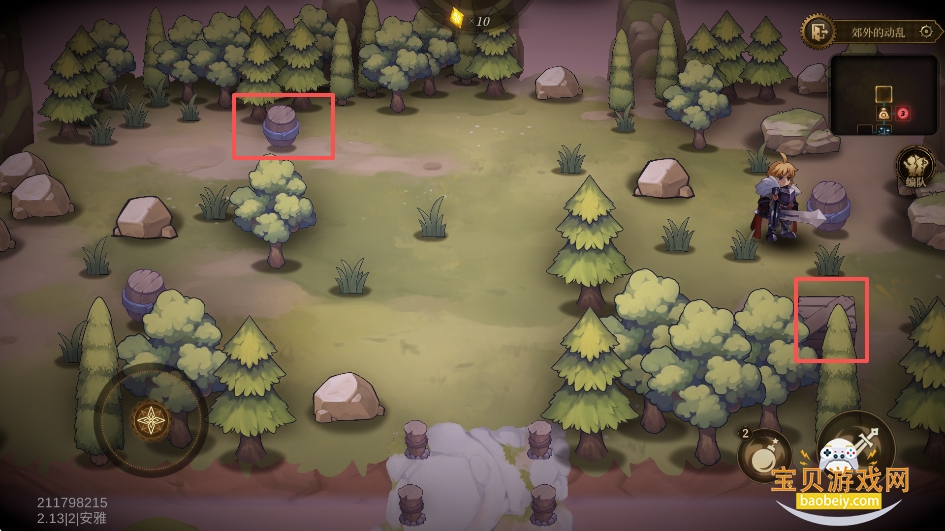The width and height of the screenshot is (945, 531).
Task: Activate the sword attack button
Action: [x=855, y=450]
